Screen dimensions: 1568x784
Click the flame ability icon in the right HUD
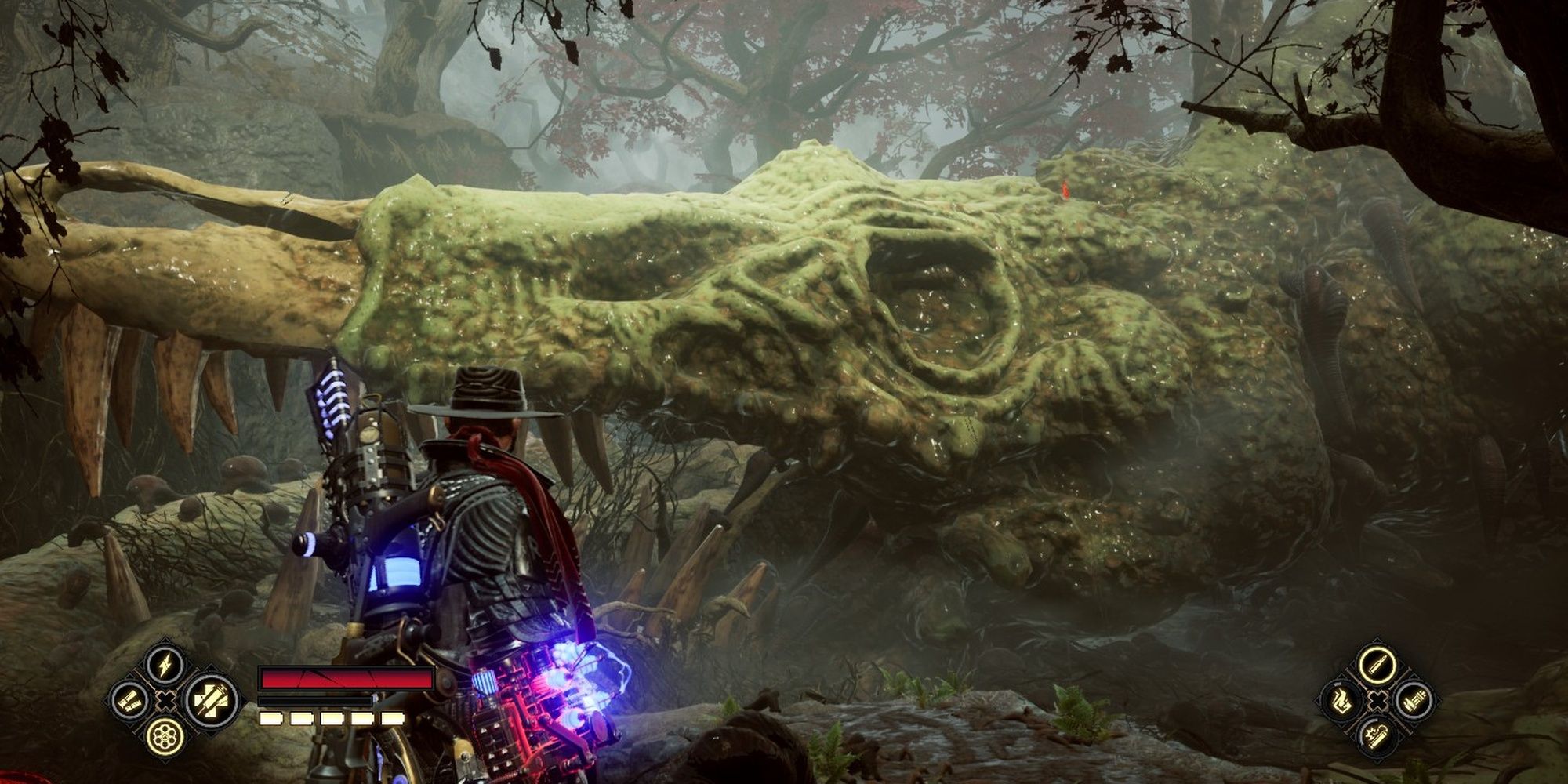(1341, 702)
